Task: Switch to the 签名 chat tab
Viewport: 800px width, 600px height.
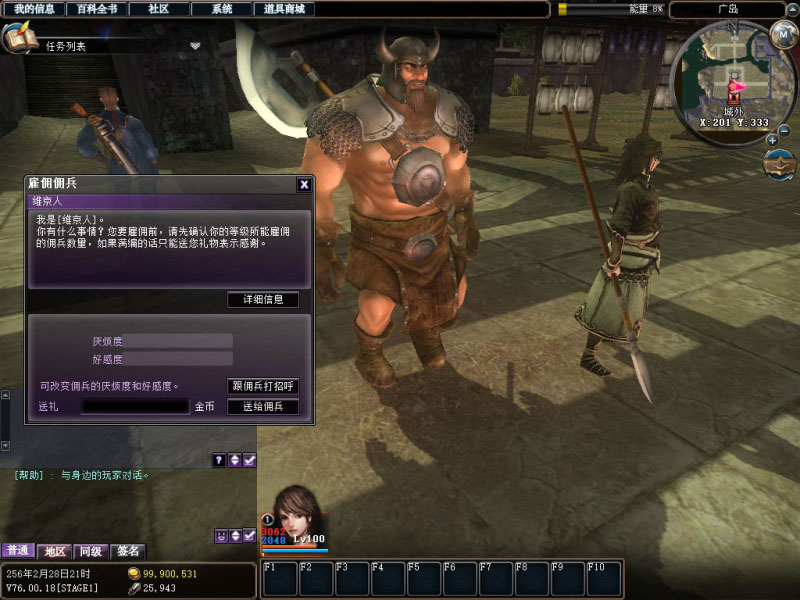Action: click(127, 551)
